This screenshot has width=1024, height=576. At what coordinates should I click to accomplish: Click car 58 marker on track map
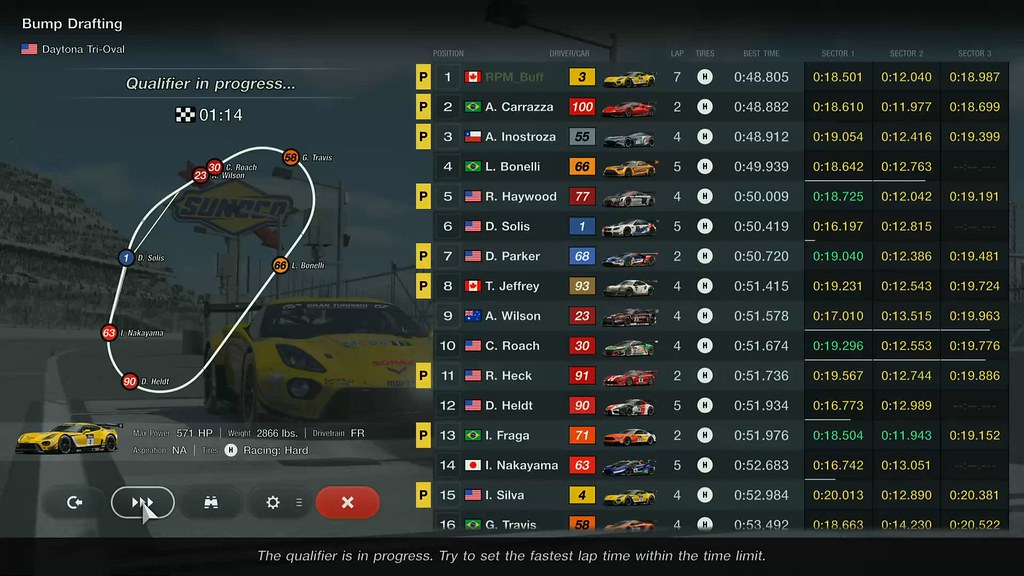[290, 157]
